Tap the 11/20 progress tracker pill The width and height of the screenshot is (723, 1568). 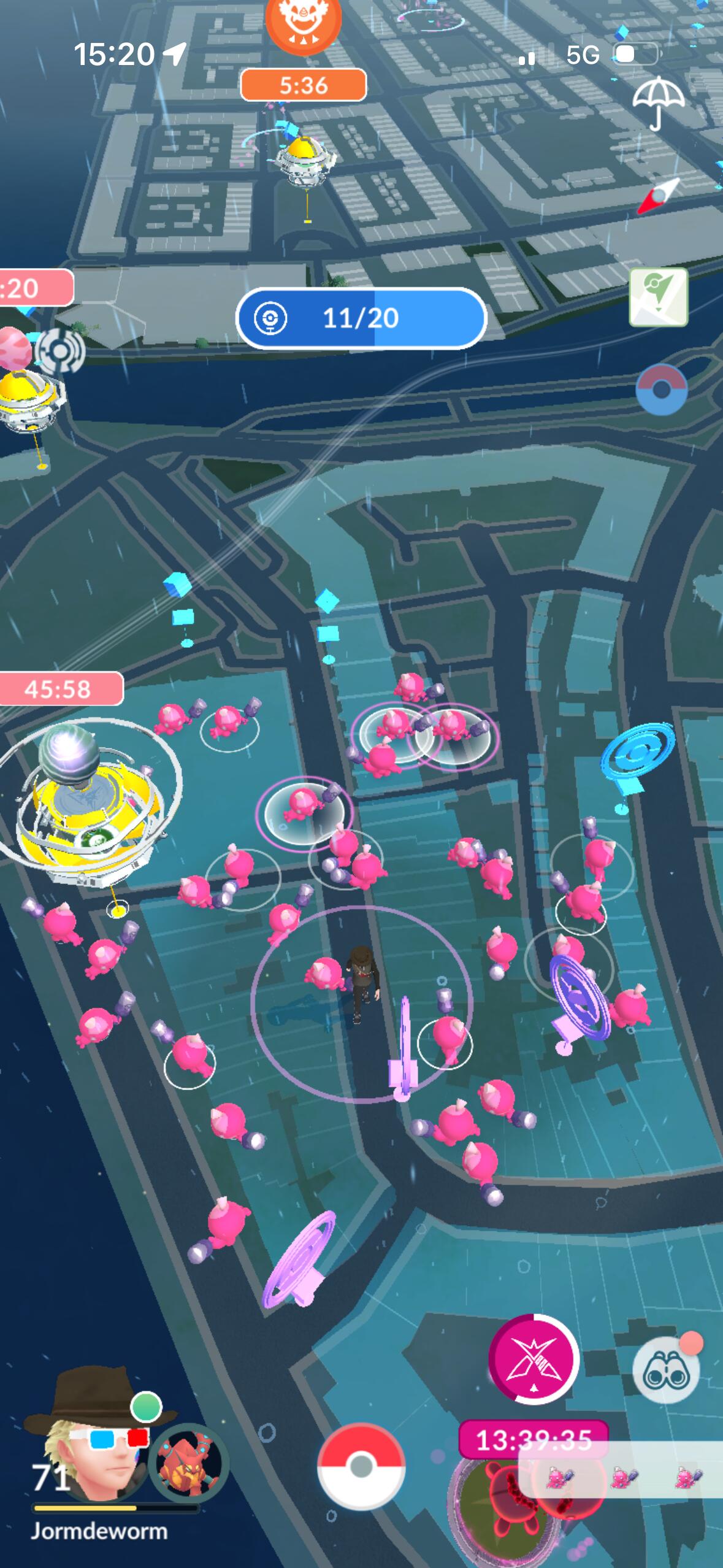tap(361, 318)
